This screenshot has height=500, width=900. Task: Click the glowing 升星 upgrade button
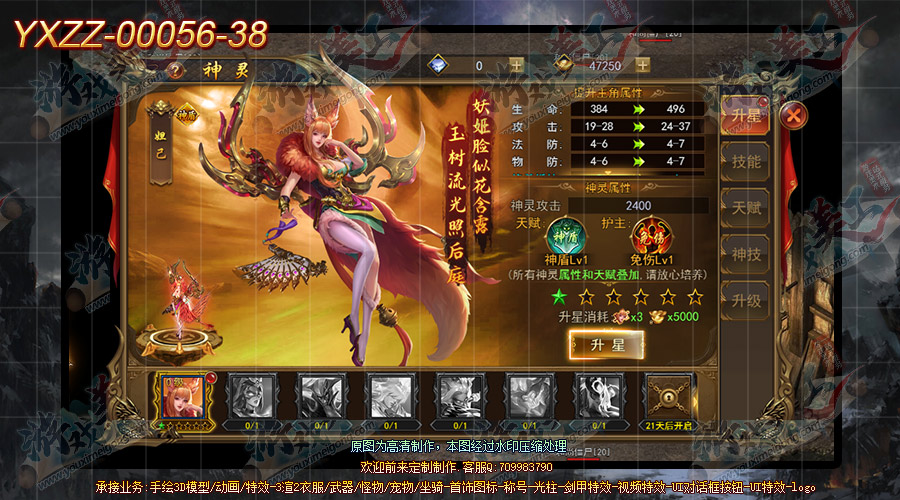[606, 345]
